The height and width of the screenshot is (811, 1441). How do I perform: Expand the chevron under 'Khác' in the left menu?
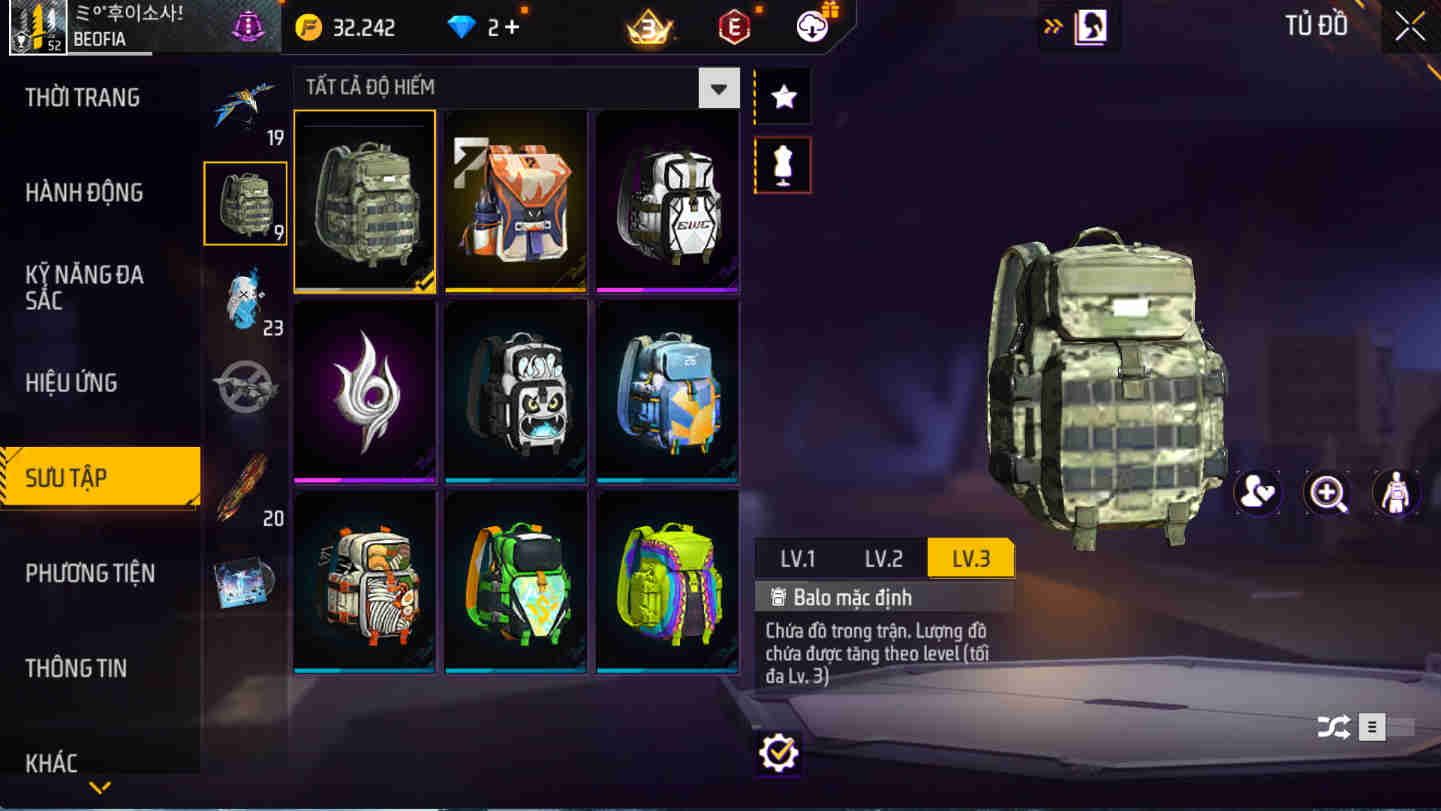[97, 787]
